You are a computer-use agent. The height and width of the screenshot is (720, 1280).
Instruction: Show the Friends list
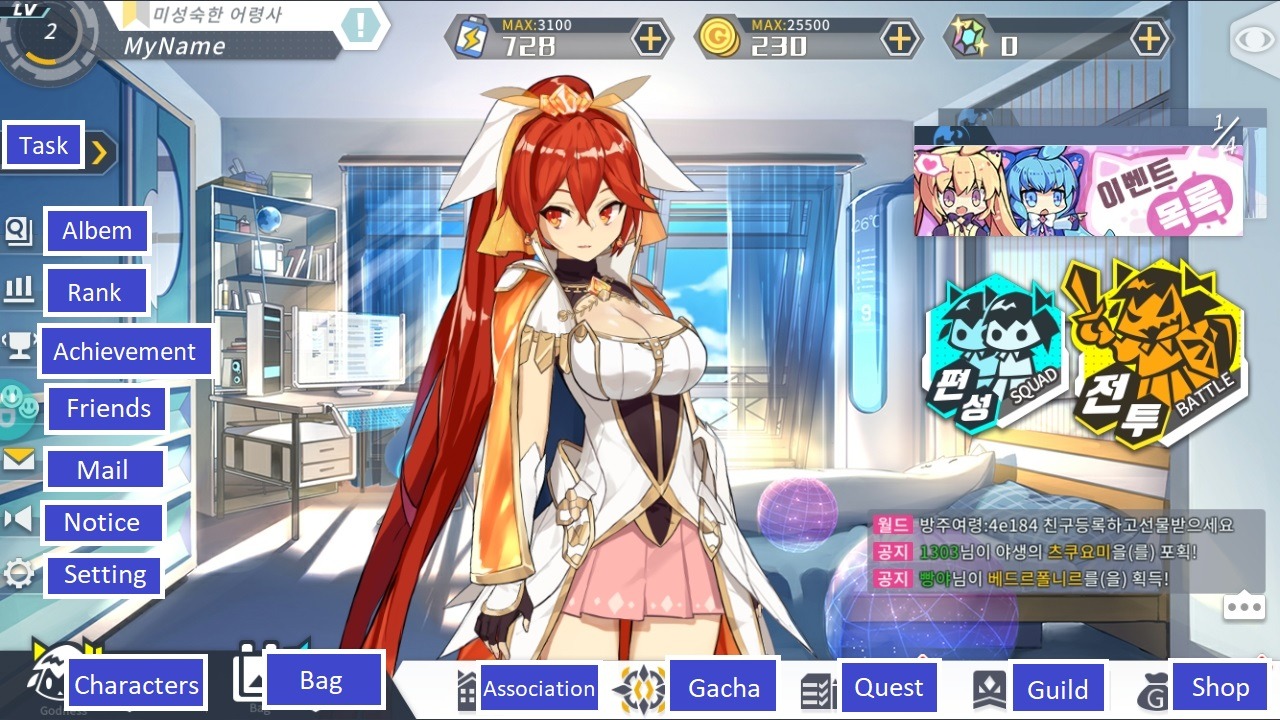(108, 408)
